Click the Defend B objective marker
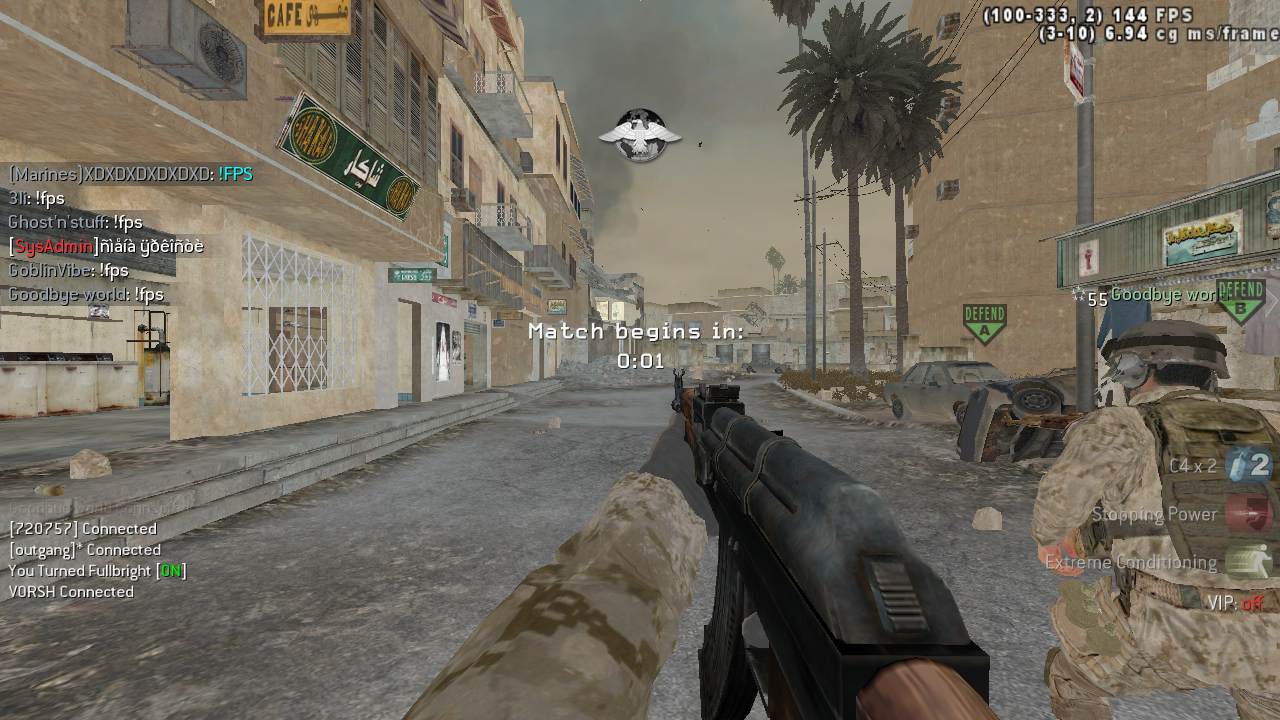1280x720 pixels. pos(1241,301)
